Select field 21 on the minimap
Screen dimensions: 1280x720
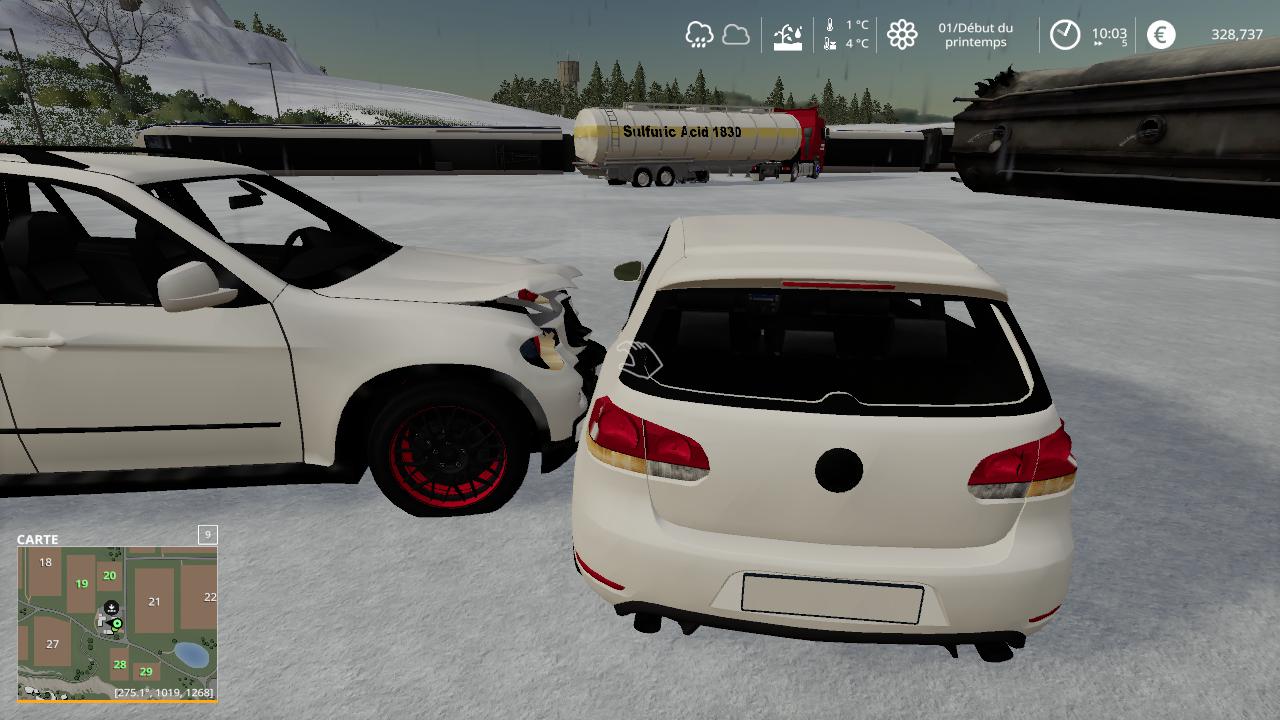pos(154,601)
